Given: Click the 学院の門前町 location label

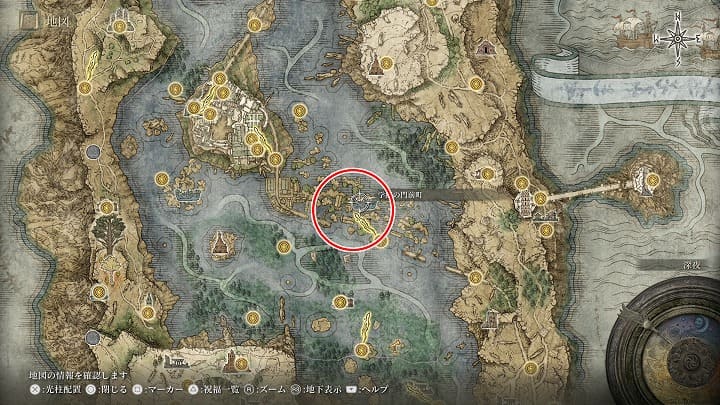Looking at the screenshot, I should (398, 196).
